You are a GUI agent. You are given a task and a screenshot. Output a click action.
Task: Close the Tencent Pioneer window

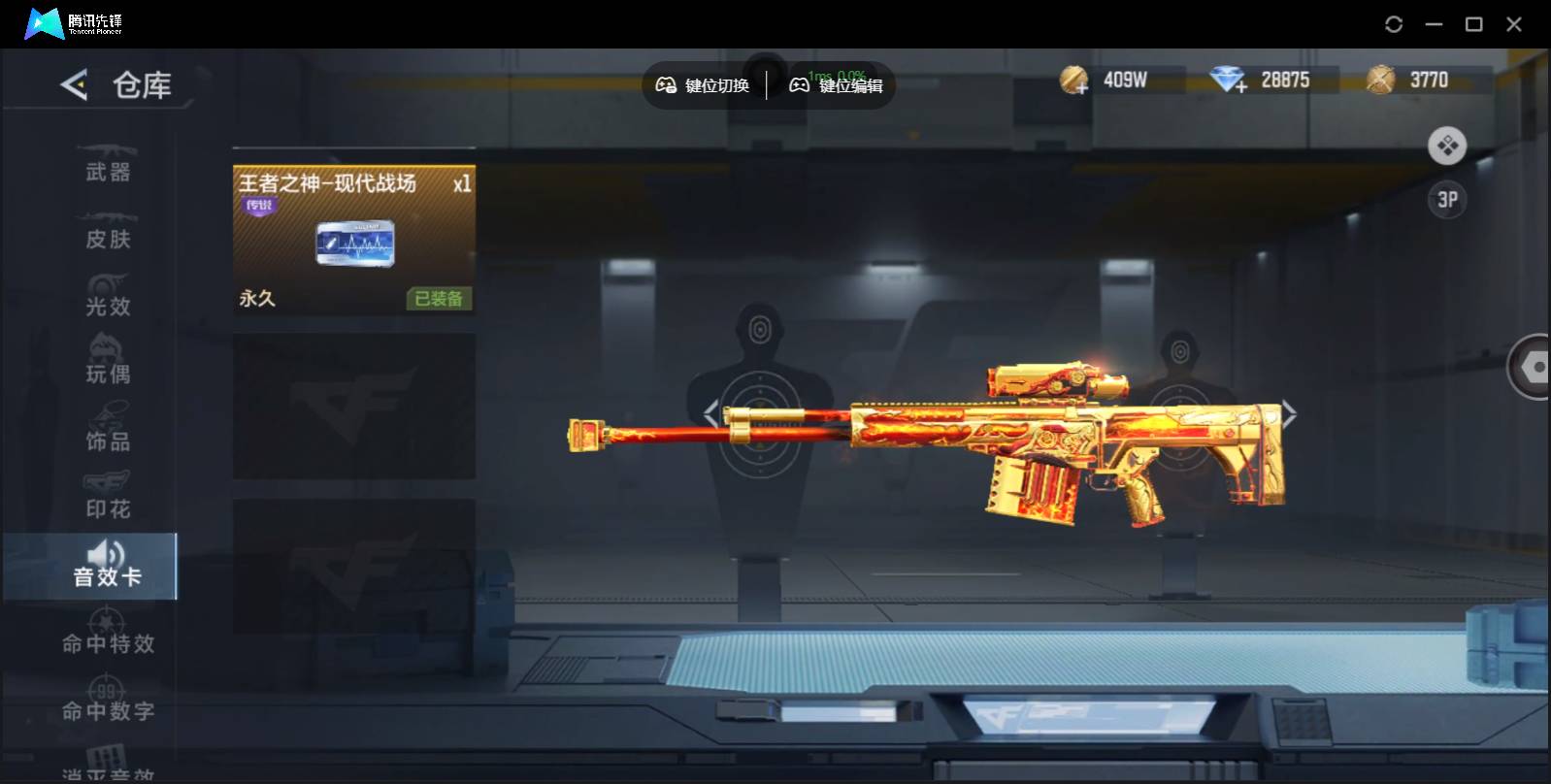click(x=1514, y=24)
